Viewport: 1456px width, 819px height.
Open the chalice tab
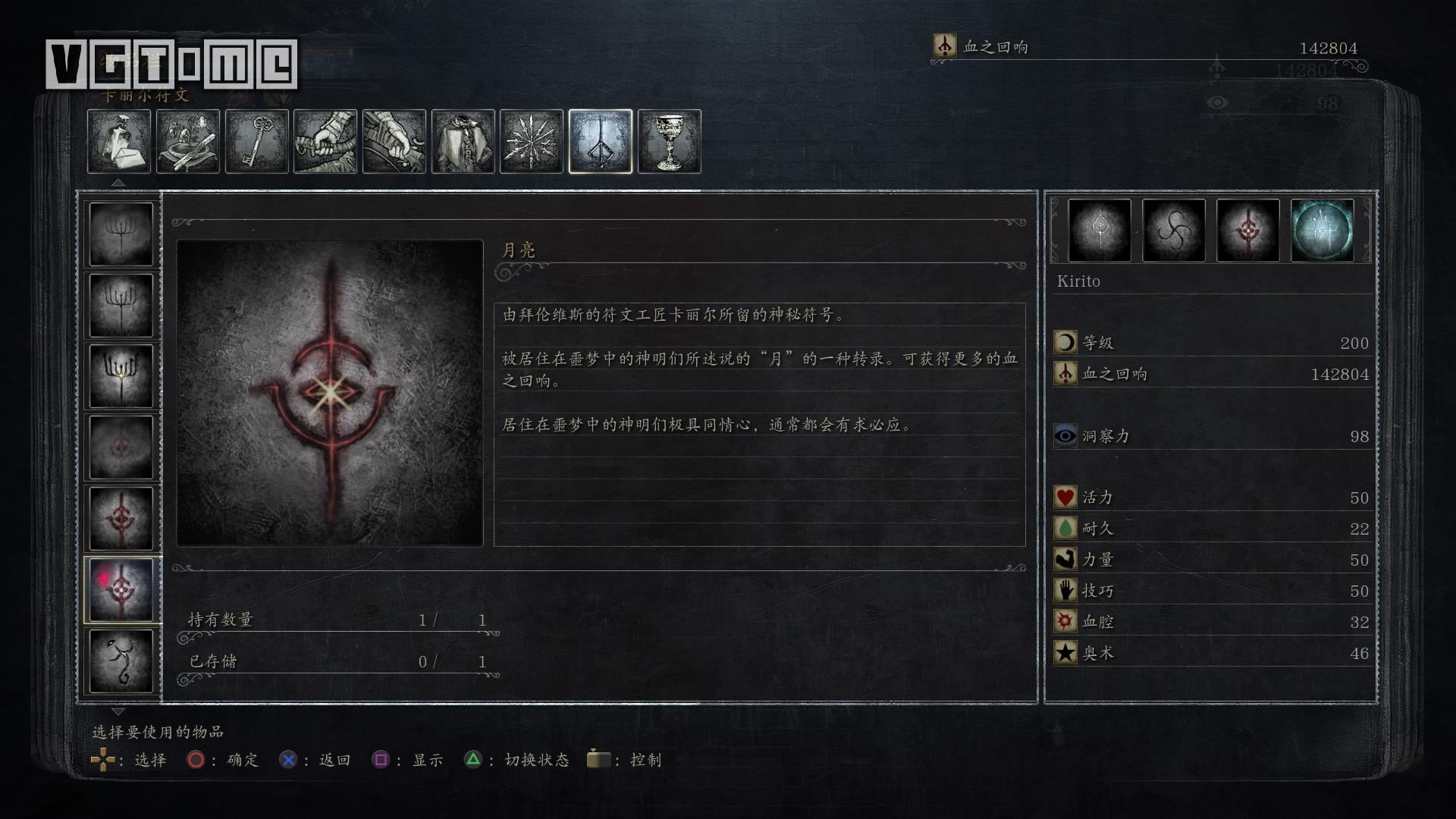tap(670, 142)
